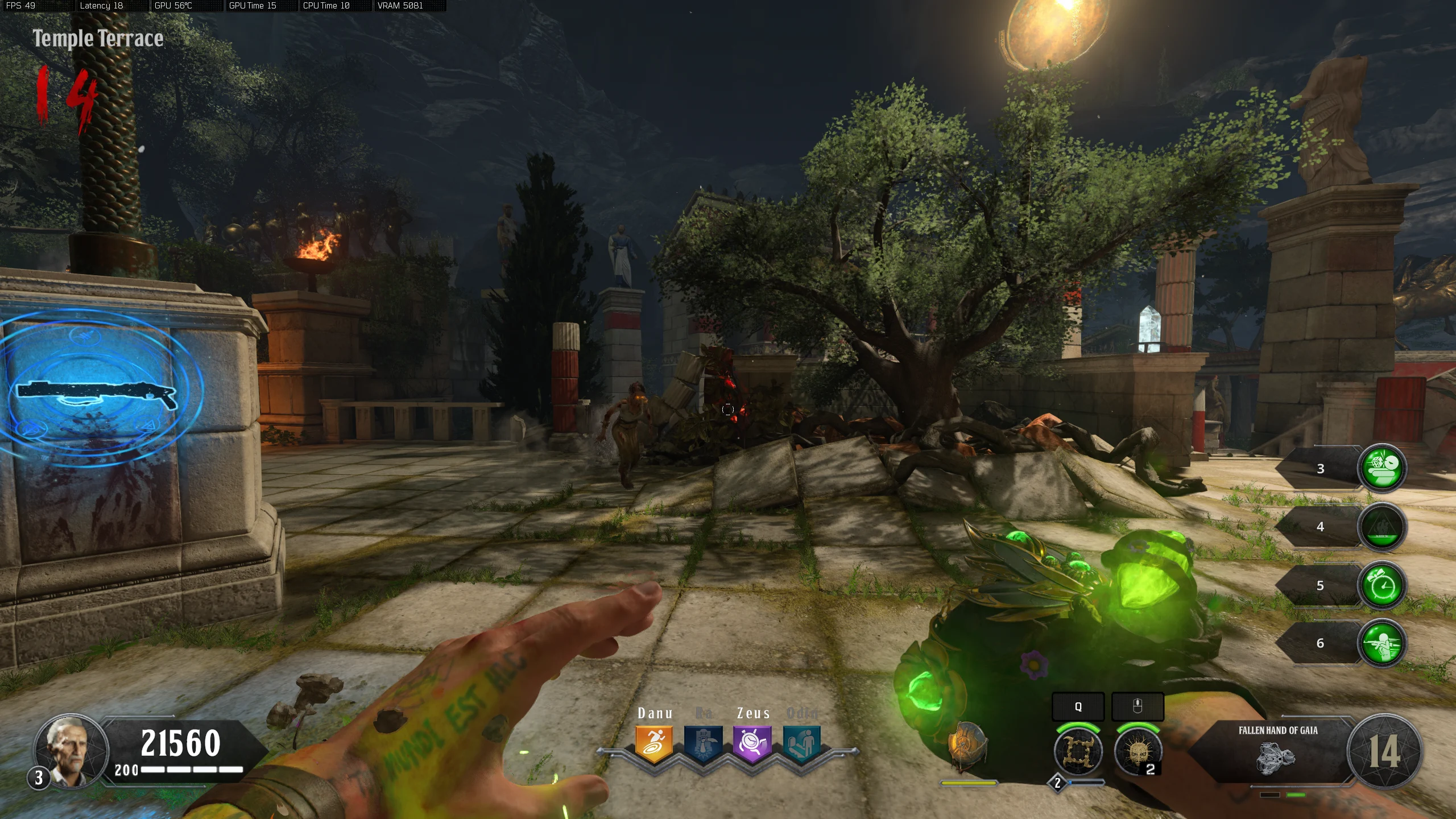
Task: Activate the four-pointed special weapon icon
Action: click(1078, 751)
